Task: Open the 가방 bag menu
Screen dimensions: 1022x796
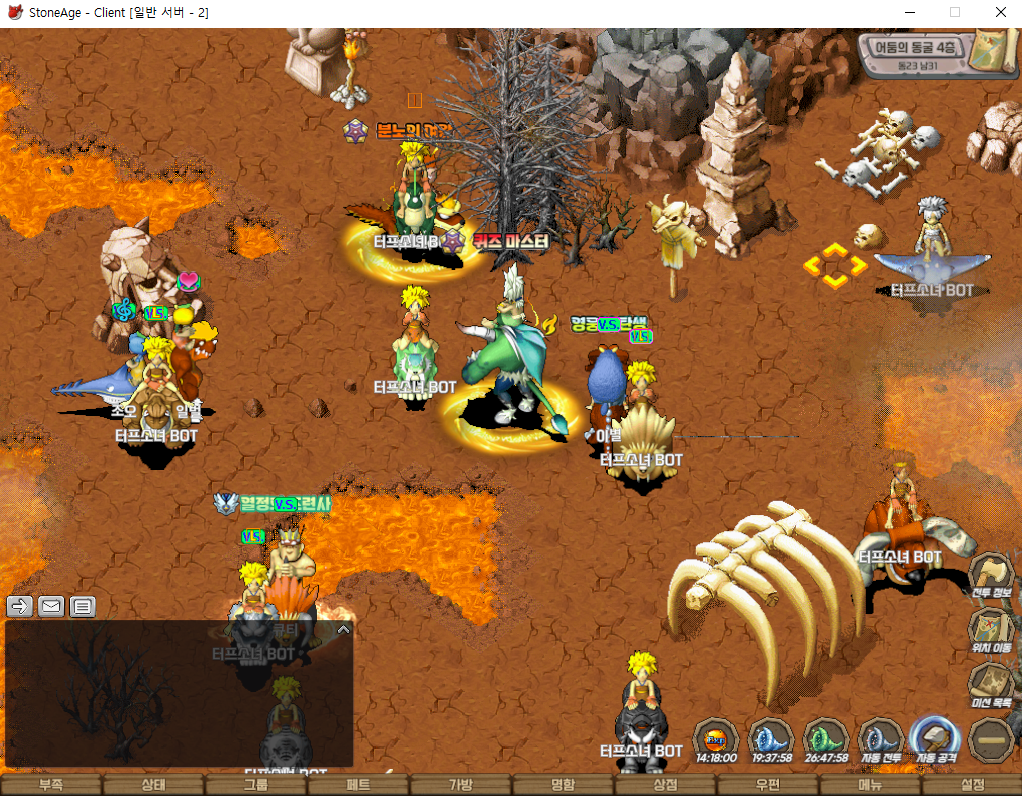Action: [460, 785]
